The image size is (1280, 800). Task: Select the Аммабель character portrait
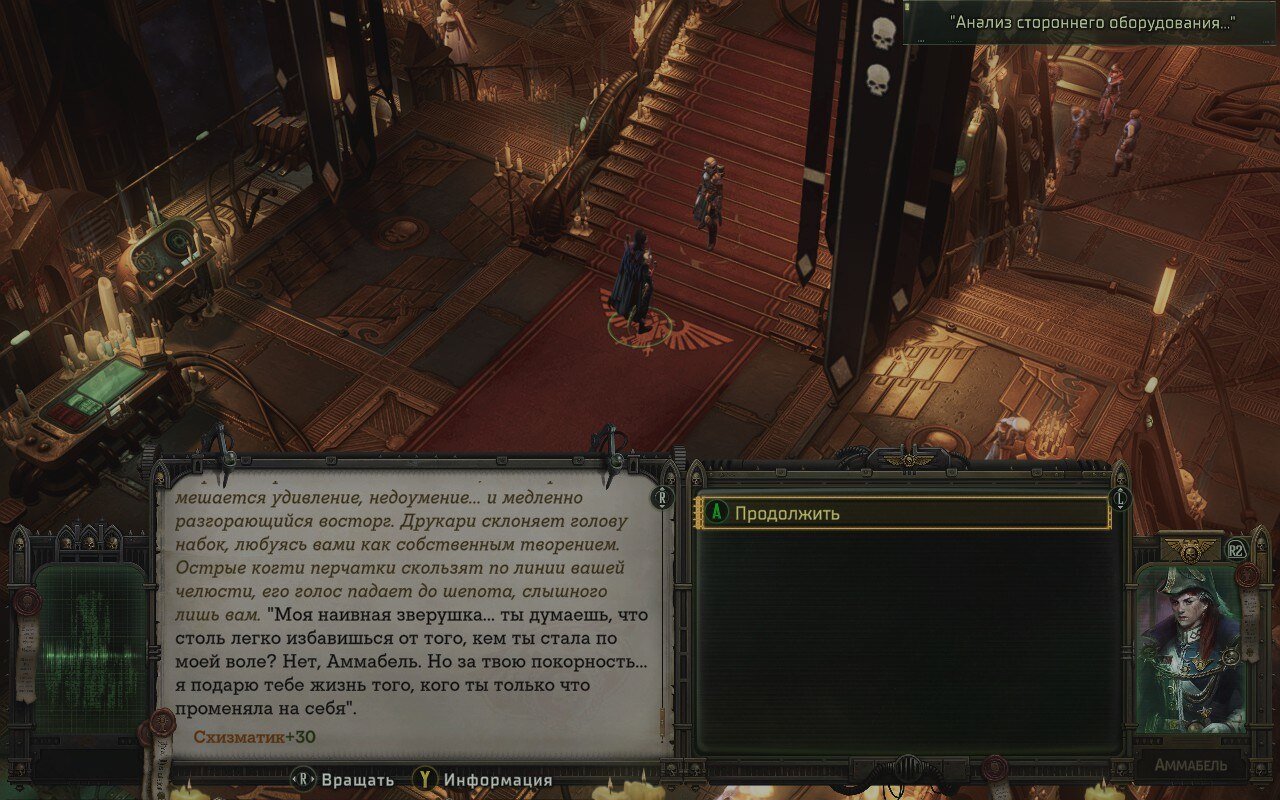click(1190, 648)
